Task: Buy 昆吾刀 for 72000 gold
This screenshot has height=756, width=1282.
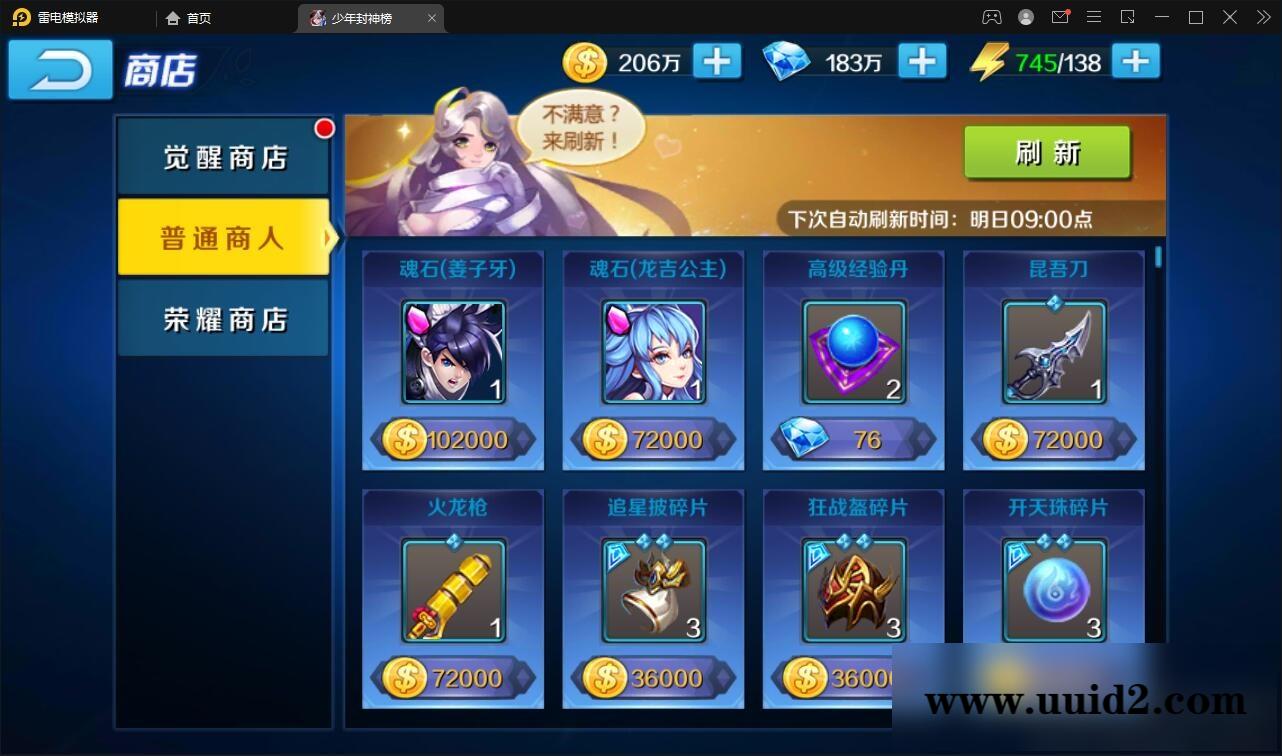Action: (x=1053, y=439)
